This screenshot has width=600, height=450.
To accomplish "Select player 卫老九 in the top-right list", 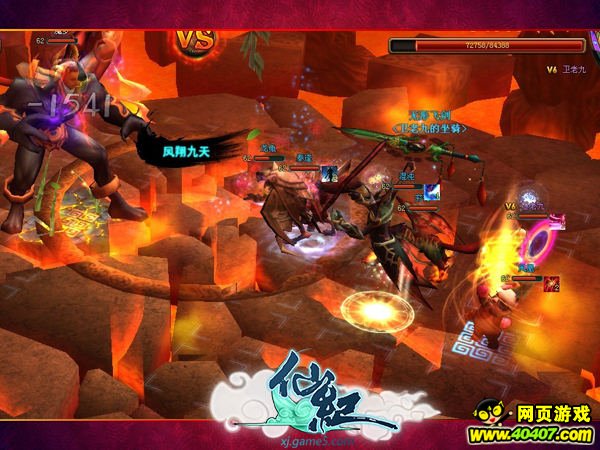I will pos(572,69).
